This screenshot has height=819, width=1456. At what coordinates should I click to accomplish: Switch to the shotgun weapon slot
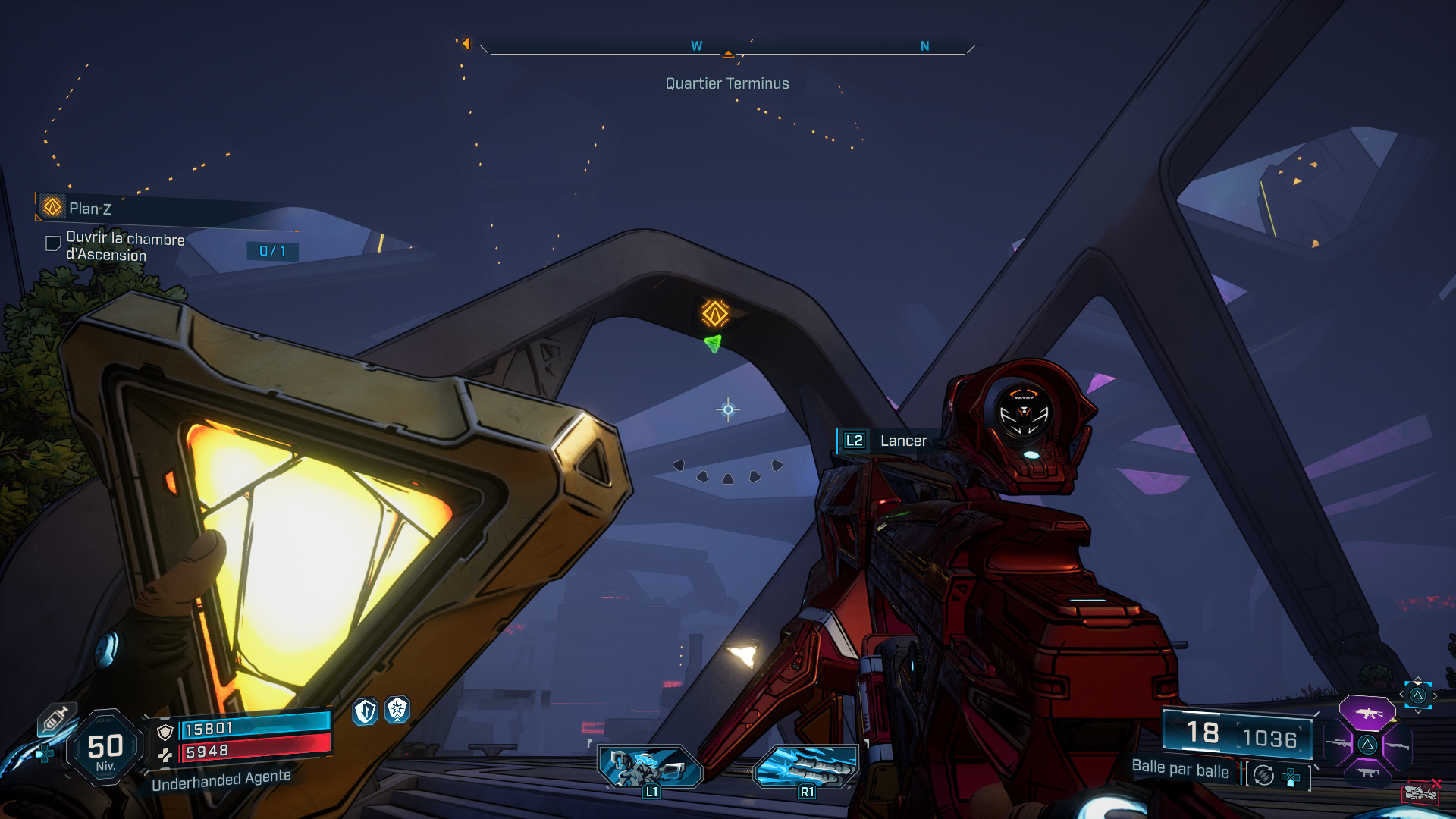pos(1397,745)
